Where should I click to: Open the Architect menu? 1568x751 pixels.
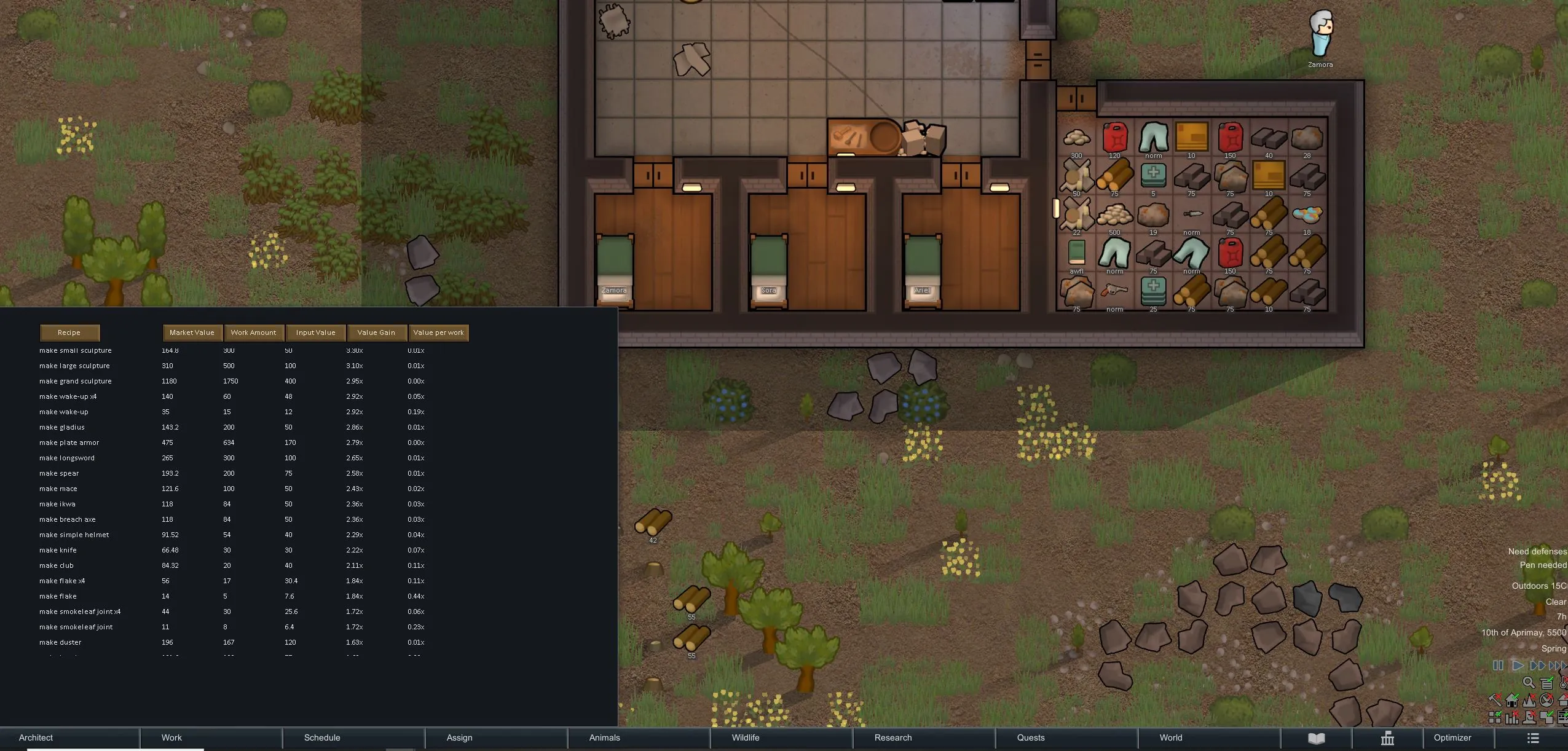[x=36, y=737]
